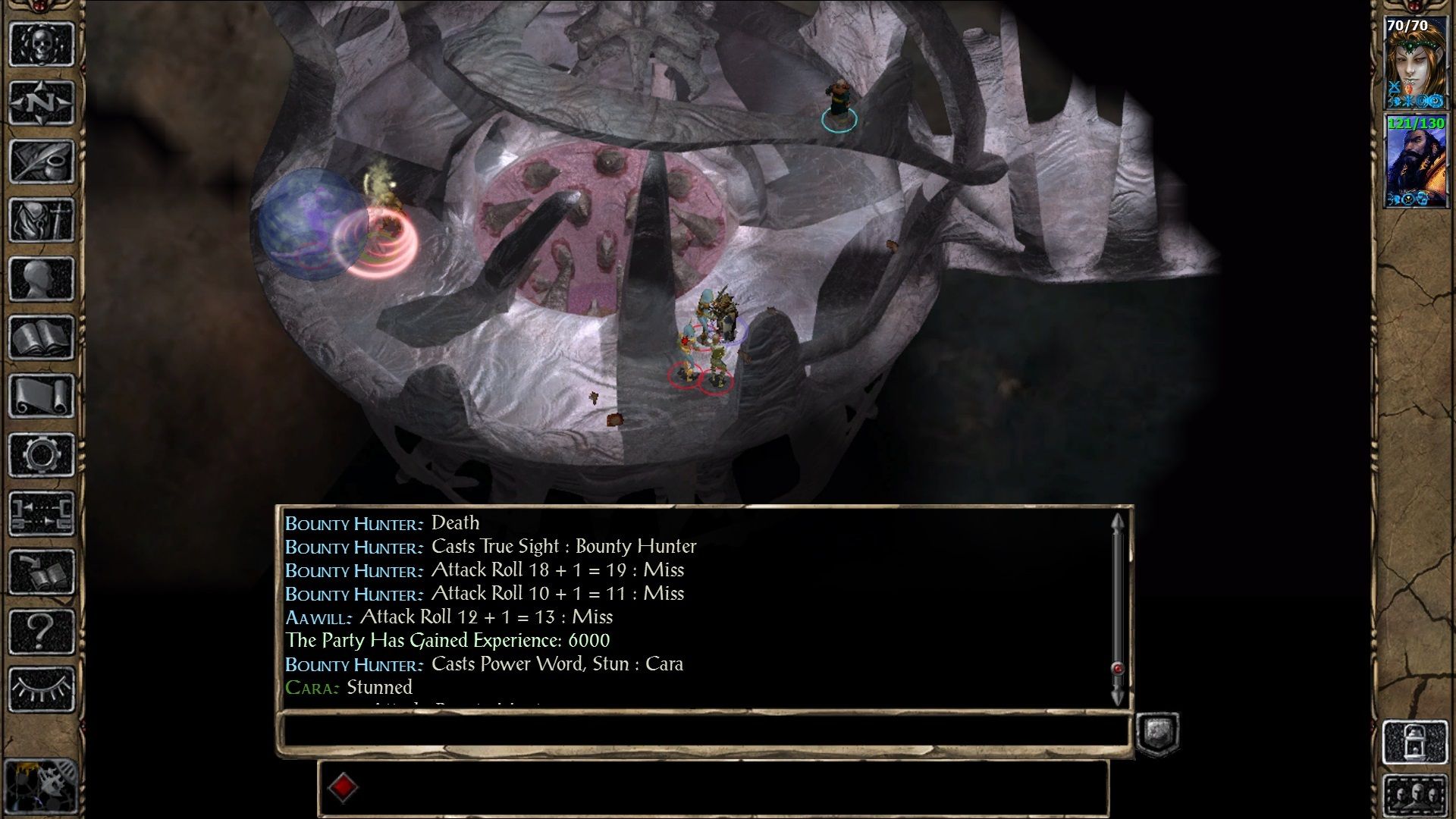Open the area map with the compass button
Viewport: 1456px width, 819px height.
[42, 102]
